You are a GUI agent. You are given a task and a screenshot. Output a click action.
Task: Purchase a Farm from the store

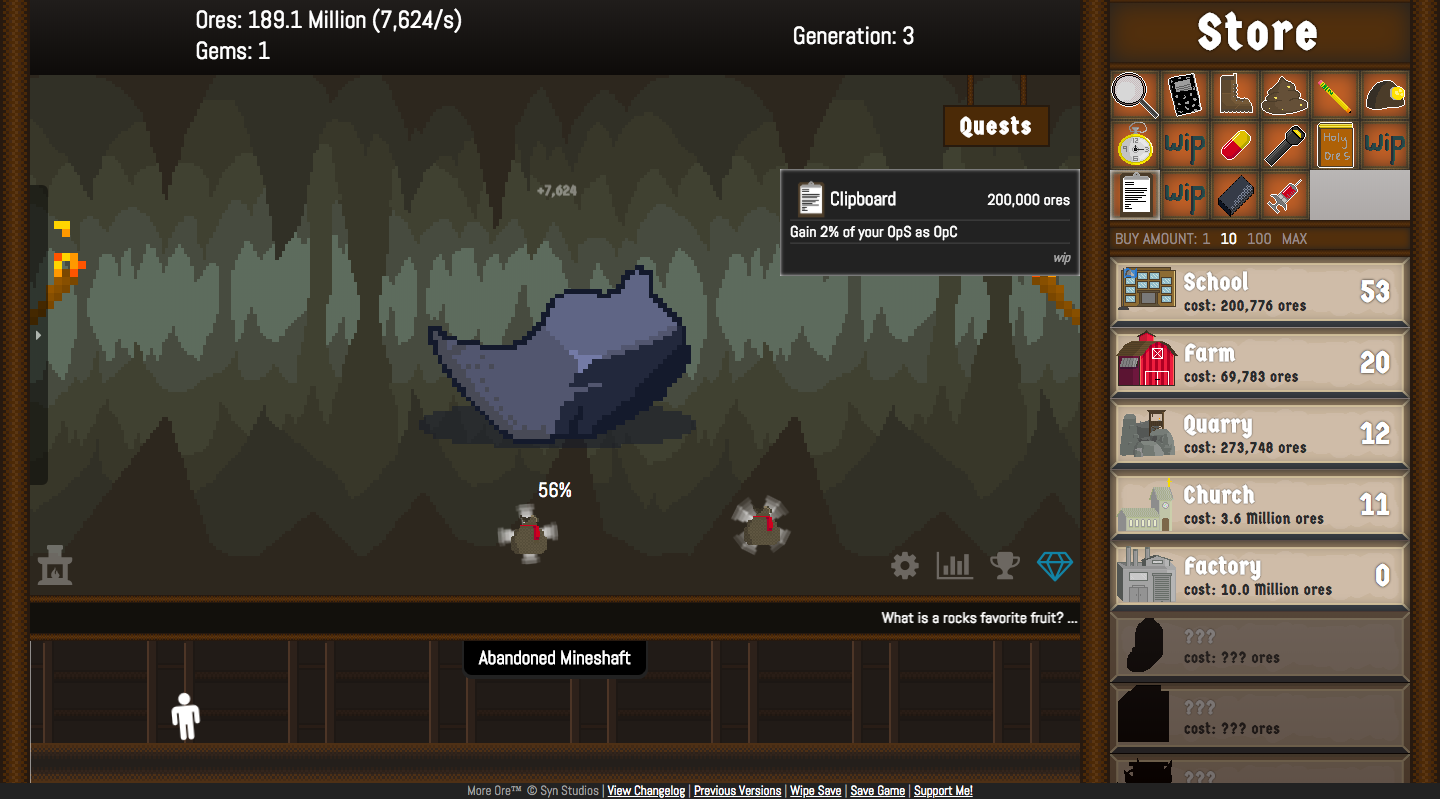1259,362
